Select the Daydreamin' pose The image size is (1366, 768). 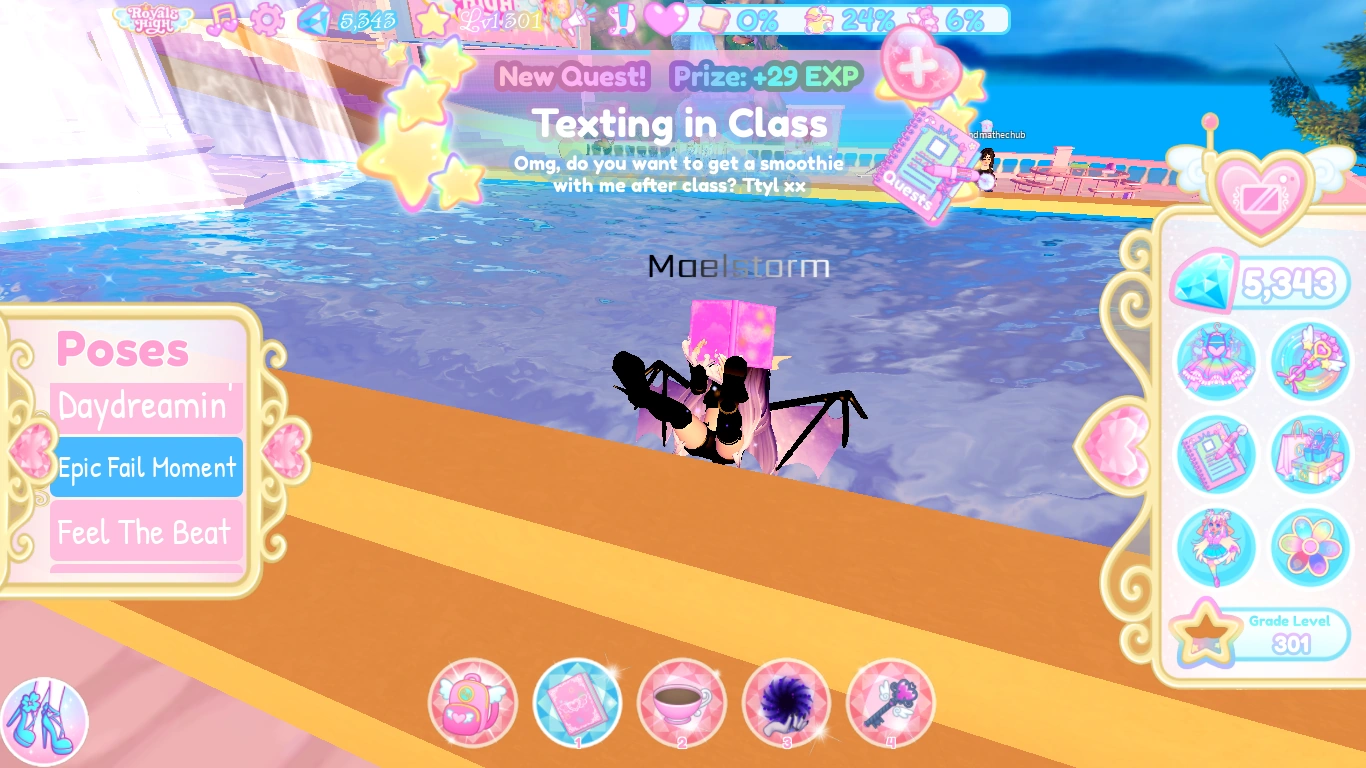(x=146, y=405)
